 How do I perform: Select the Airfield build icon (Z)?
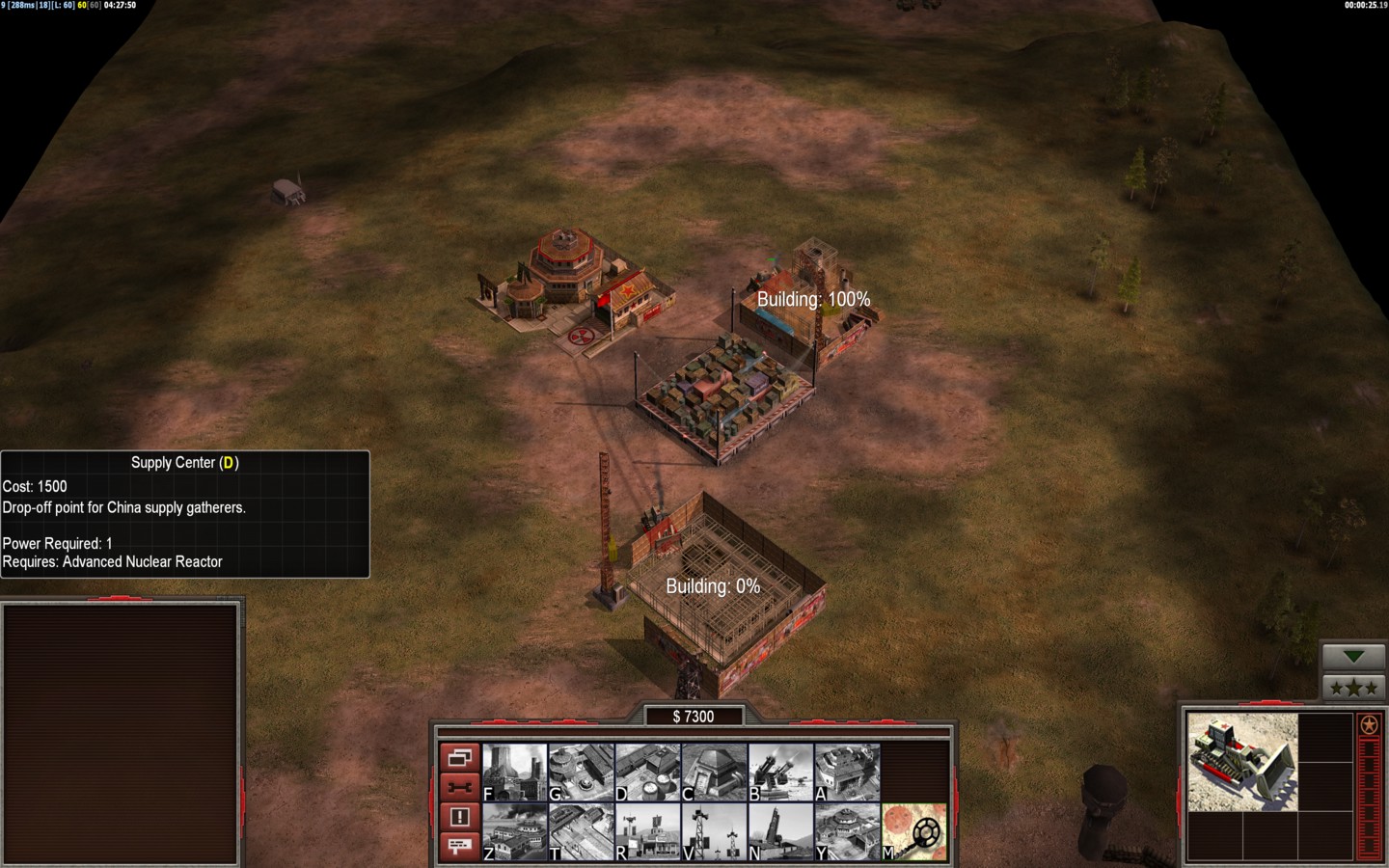click(515, 831)
